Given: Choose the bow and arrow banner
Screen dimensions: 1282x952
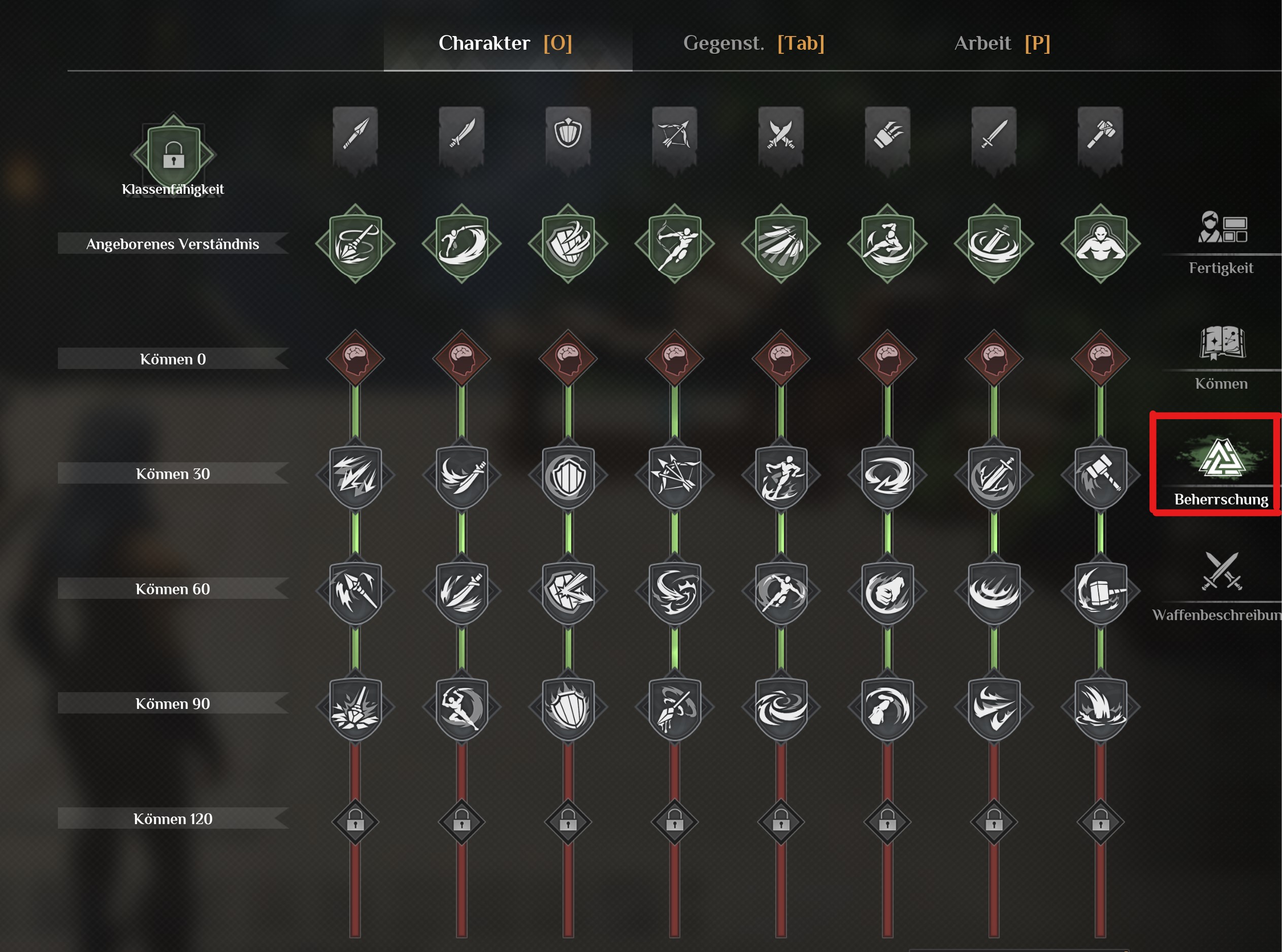Looking at the screenshot, I should [x=674, y=134].
